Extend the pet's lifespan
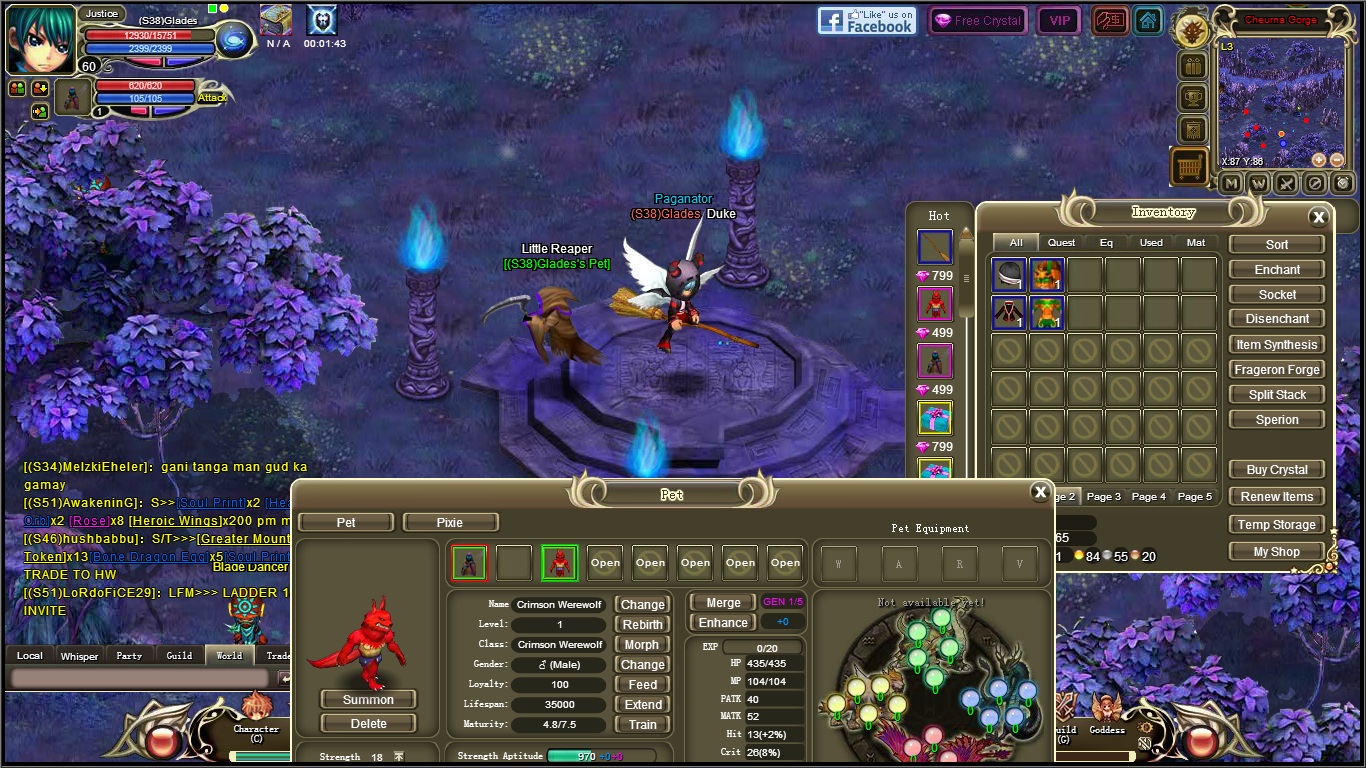 coord(642,705)
